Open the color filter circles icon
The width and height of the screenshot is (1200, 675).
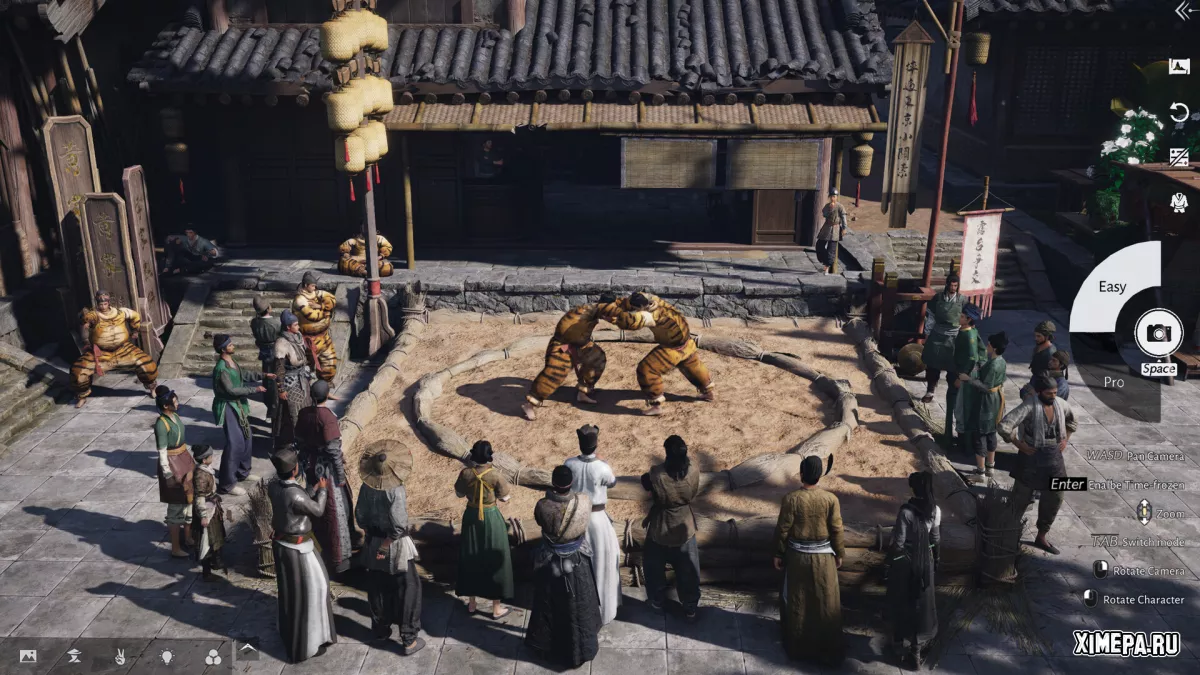coord(212,656)
